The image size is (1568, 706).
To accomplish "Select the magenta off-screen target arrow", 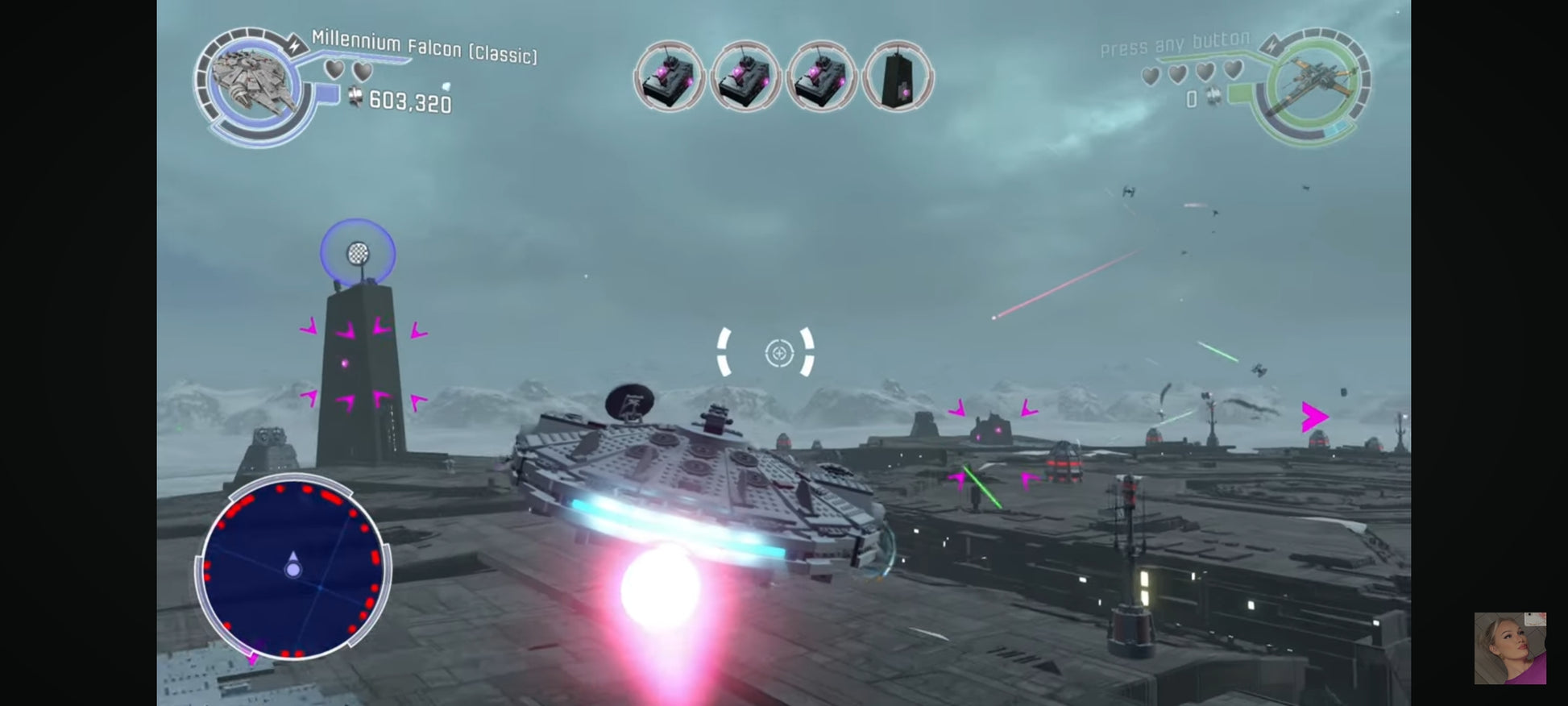I will [x=1314, y=417].
